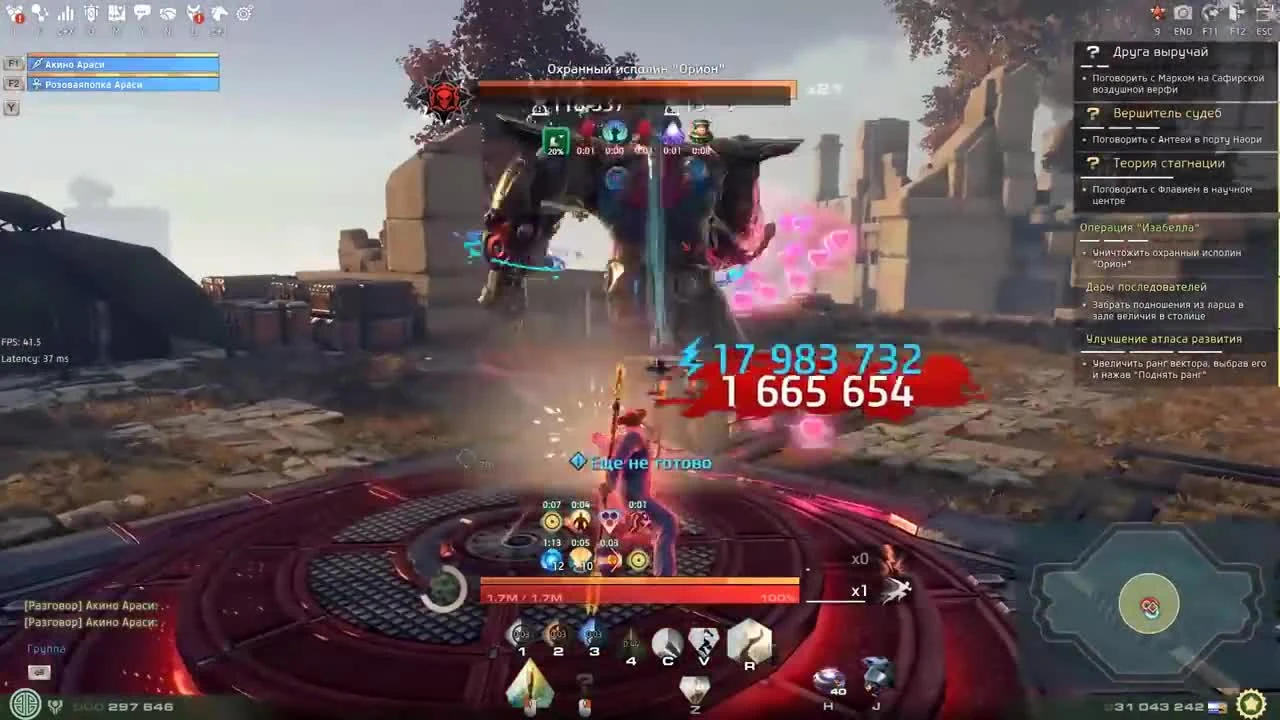Image resolution: width=1280 pixels, height=720 pixels.
Task: Click the F11 door icon in top right
Action: pos(1209,13)
